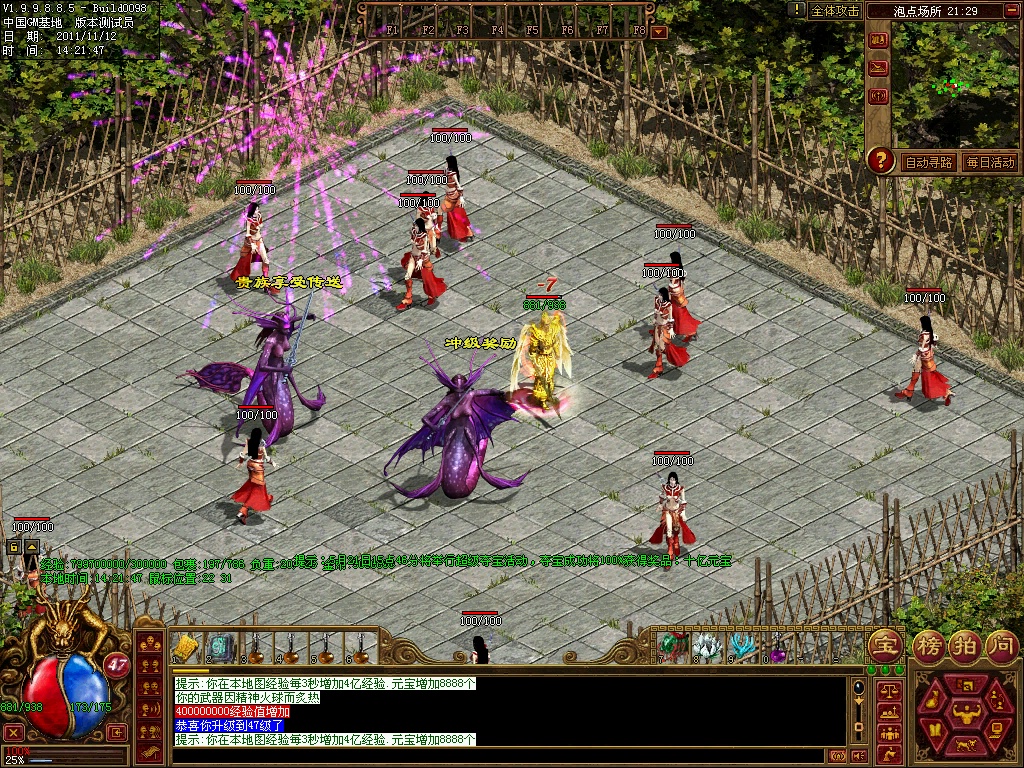Open the 榜 rankings button
The width and height of the screenshot is (1024, 768).
point(930,645)
